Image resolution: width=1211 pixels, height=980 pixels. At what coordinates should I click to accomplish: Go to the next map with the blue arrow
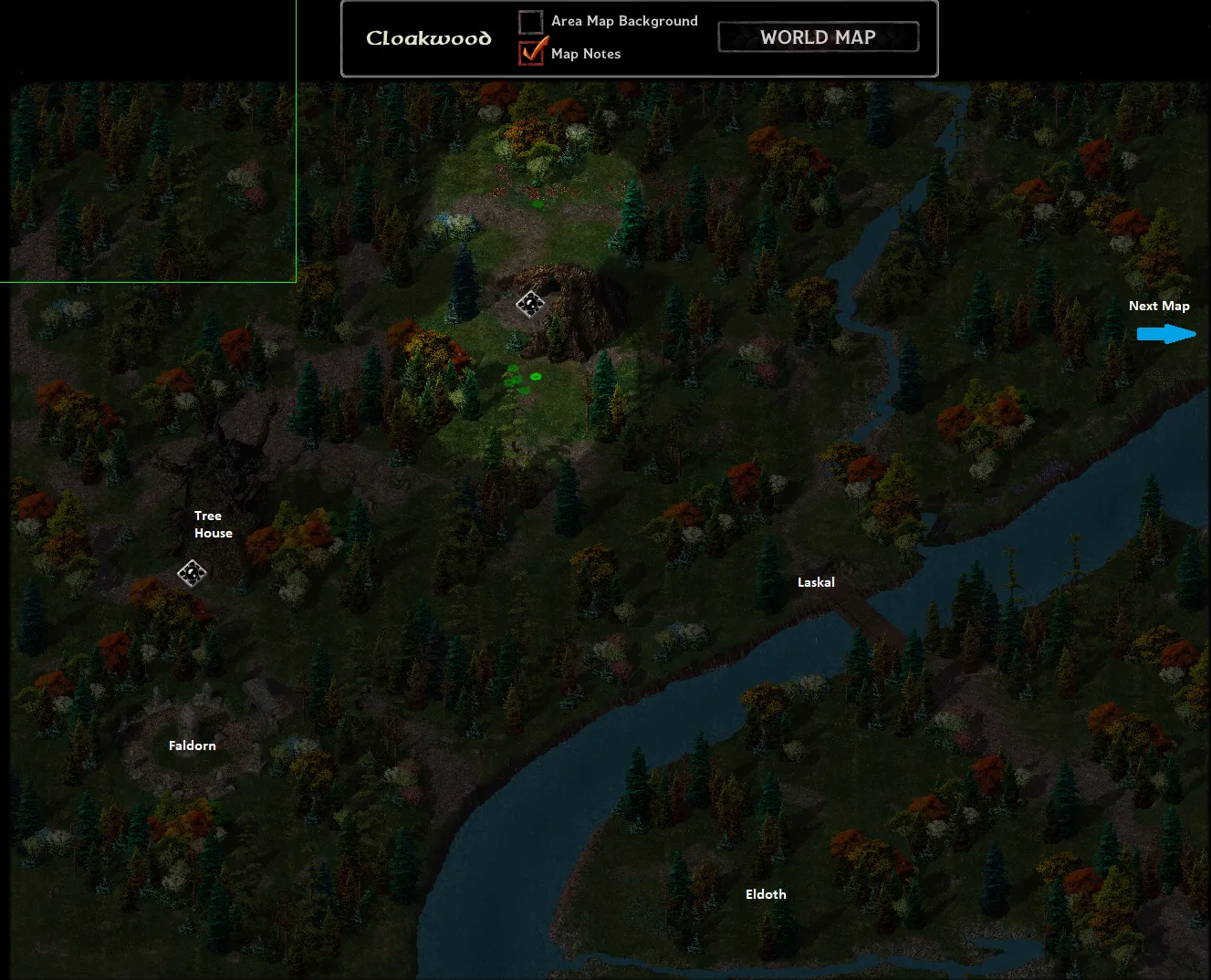pyautogui.click(x=1165, y=334)
